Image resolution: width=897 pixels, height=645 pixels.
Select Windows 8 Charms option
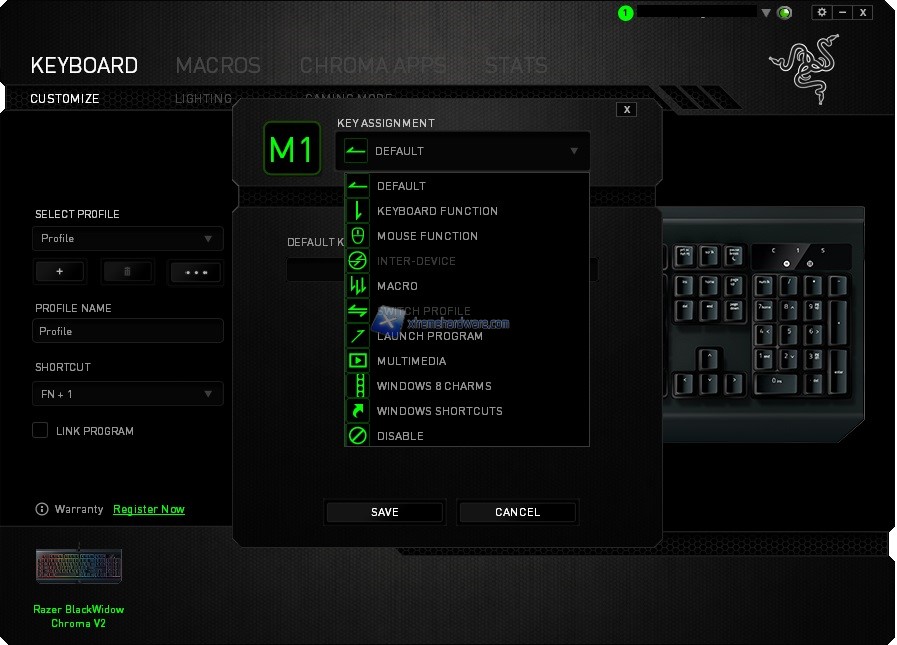click(434, 386)
